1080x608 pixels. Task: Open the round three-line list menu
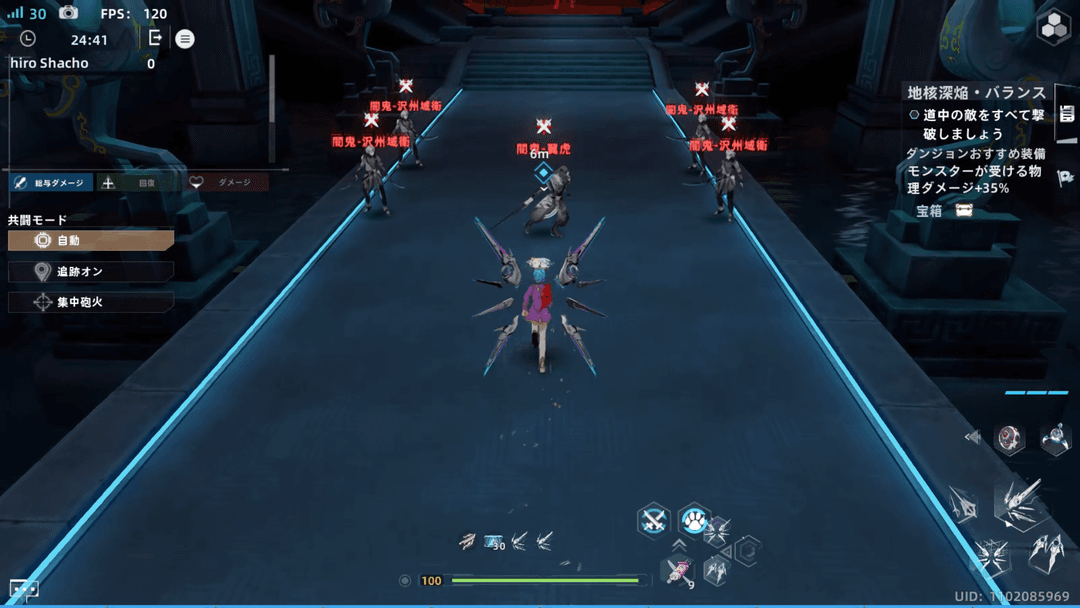[x=185, y=39]
